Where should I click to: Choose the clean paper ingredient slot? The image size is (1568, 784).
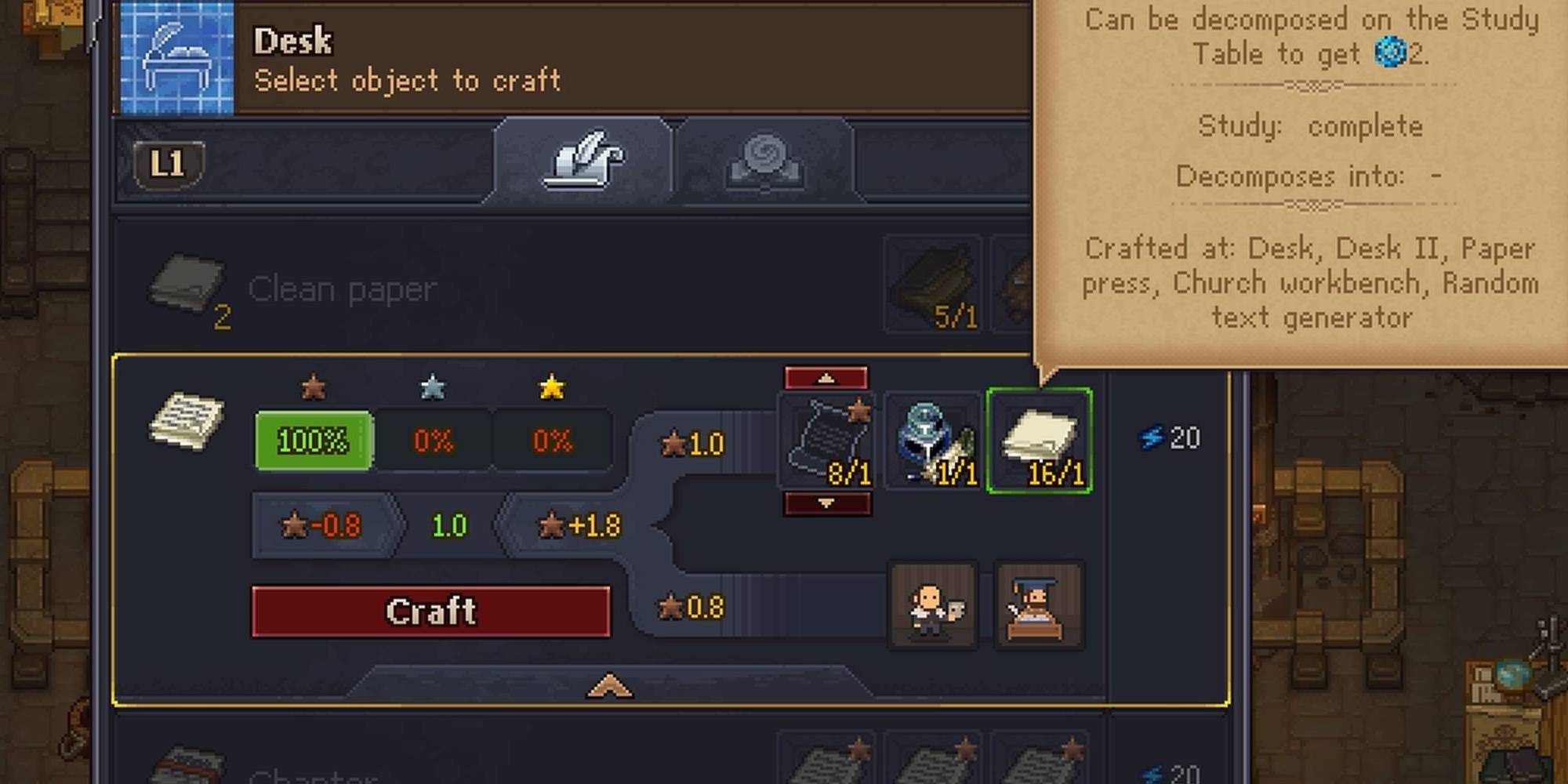click(x=1039, y=441)
